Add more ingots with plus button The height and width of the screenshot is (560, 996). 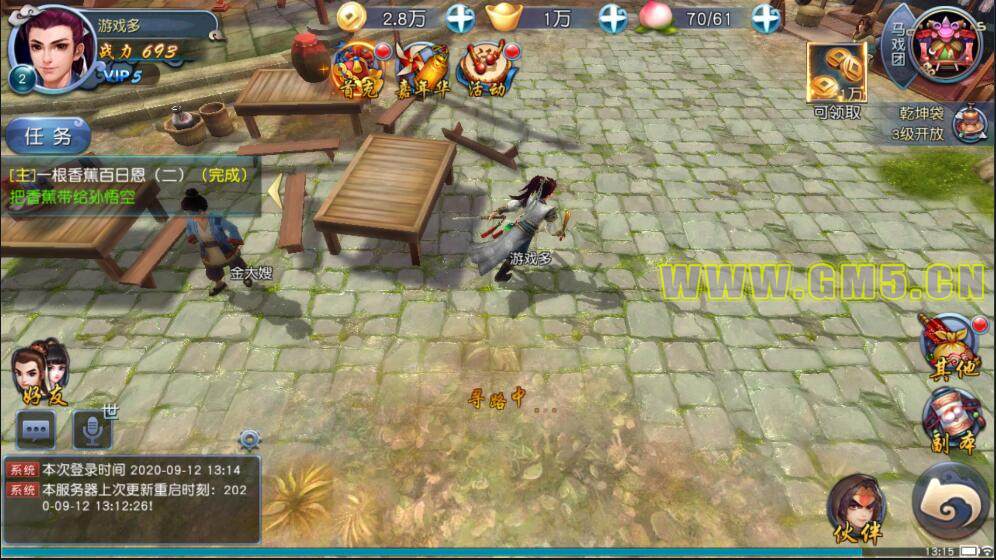point(613,17)
